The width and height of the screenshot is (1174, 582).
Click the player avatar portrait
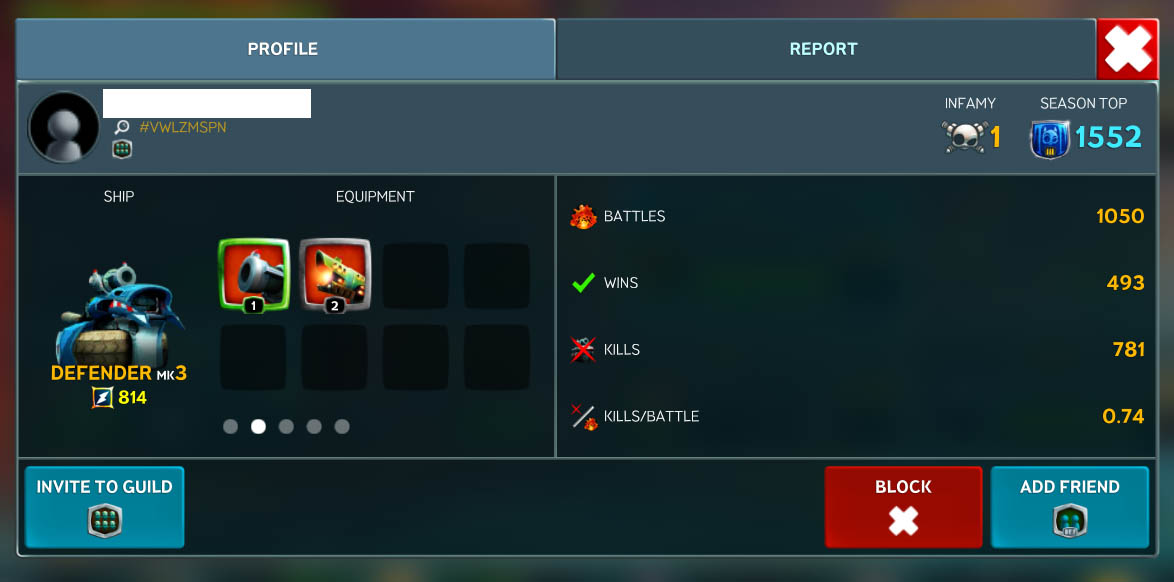[x=64, y=127]
